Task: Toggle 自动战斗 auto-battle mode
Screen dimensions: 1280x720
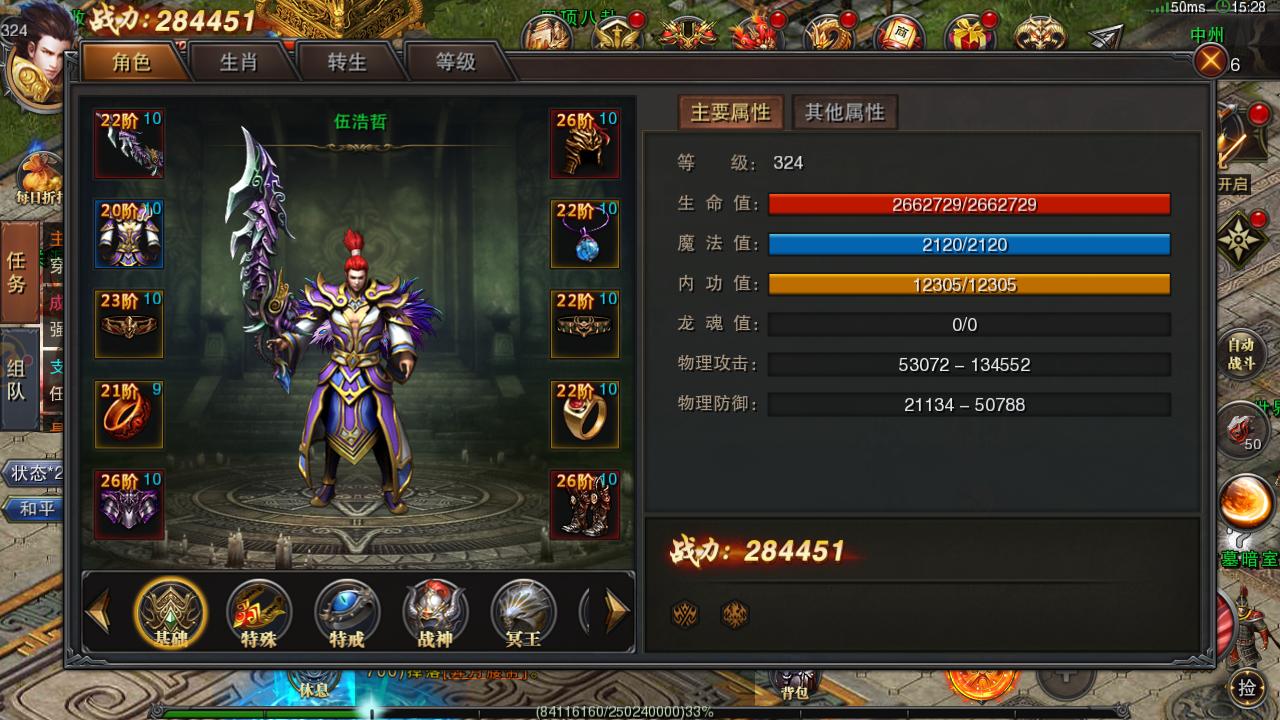Action: [1241, 351]
